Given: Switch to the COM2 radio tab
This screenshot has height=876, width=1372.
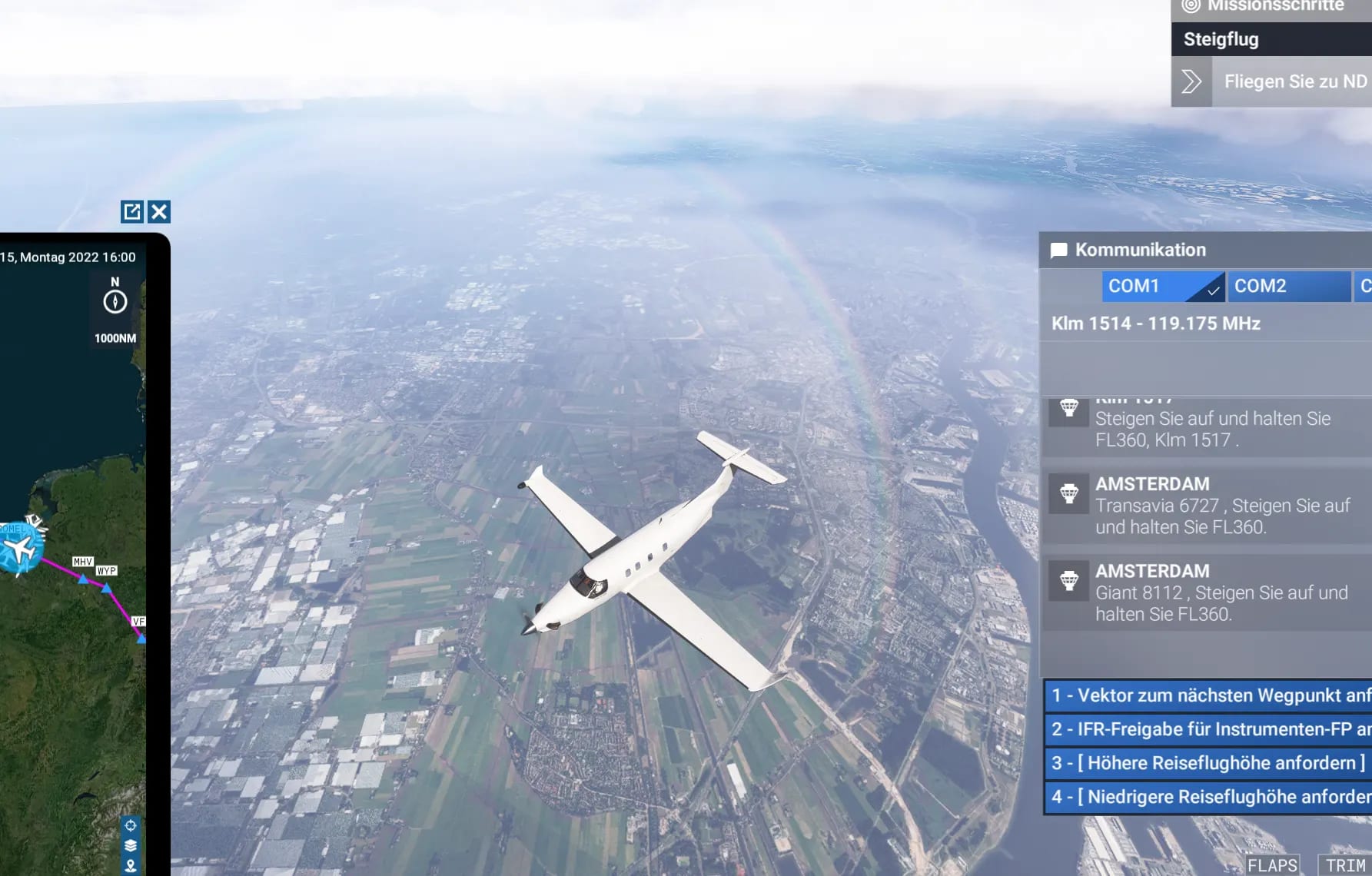Looking at the screenshot, I should (x=1288, y=286).
